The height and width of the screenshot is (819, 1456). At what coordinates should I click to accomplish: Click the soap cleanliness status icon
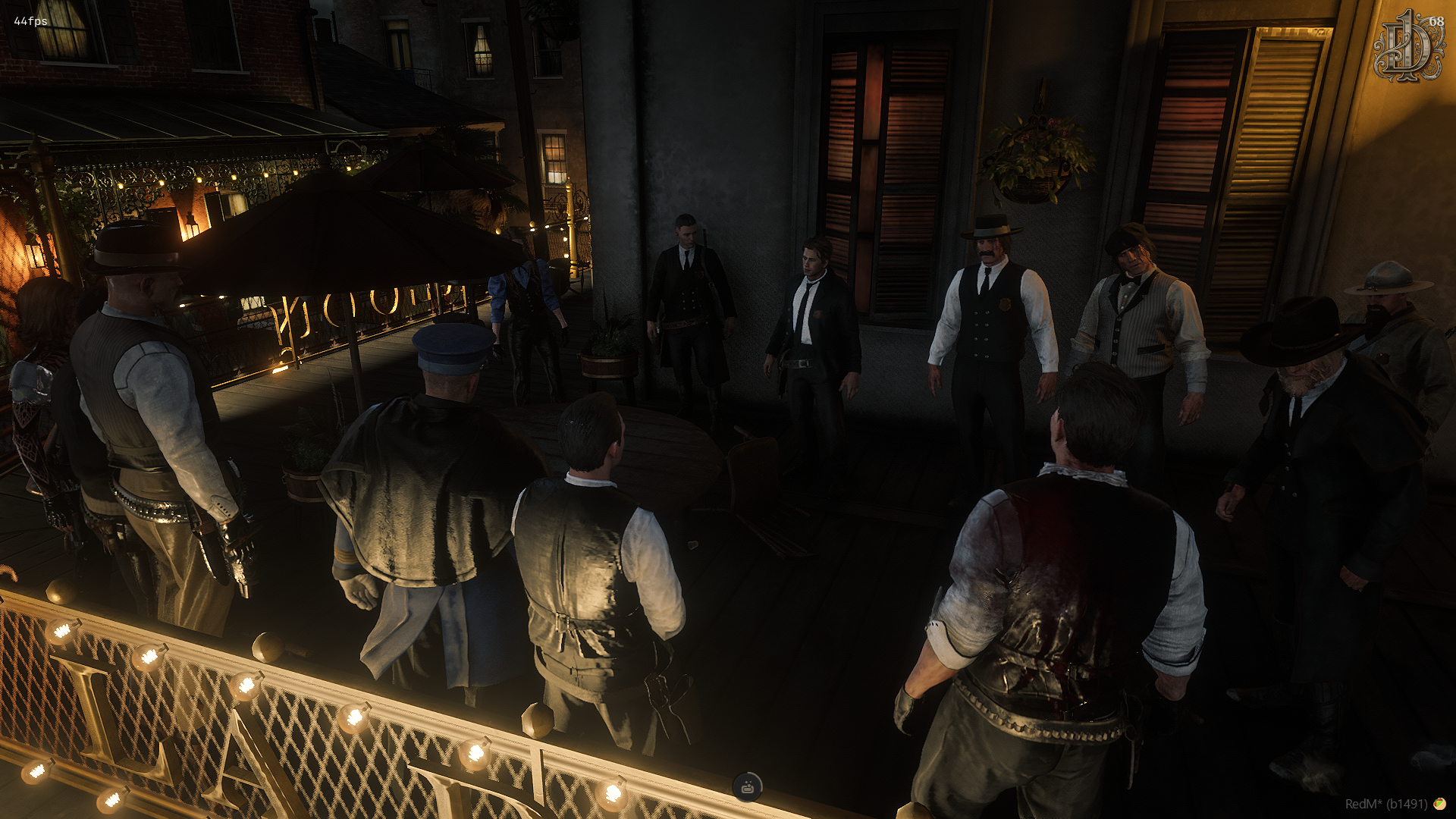[748, 787]
